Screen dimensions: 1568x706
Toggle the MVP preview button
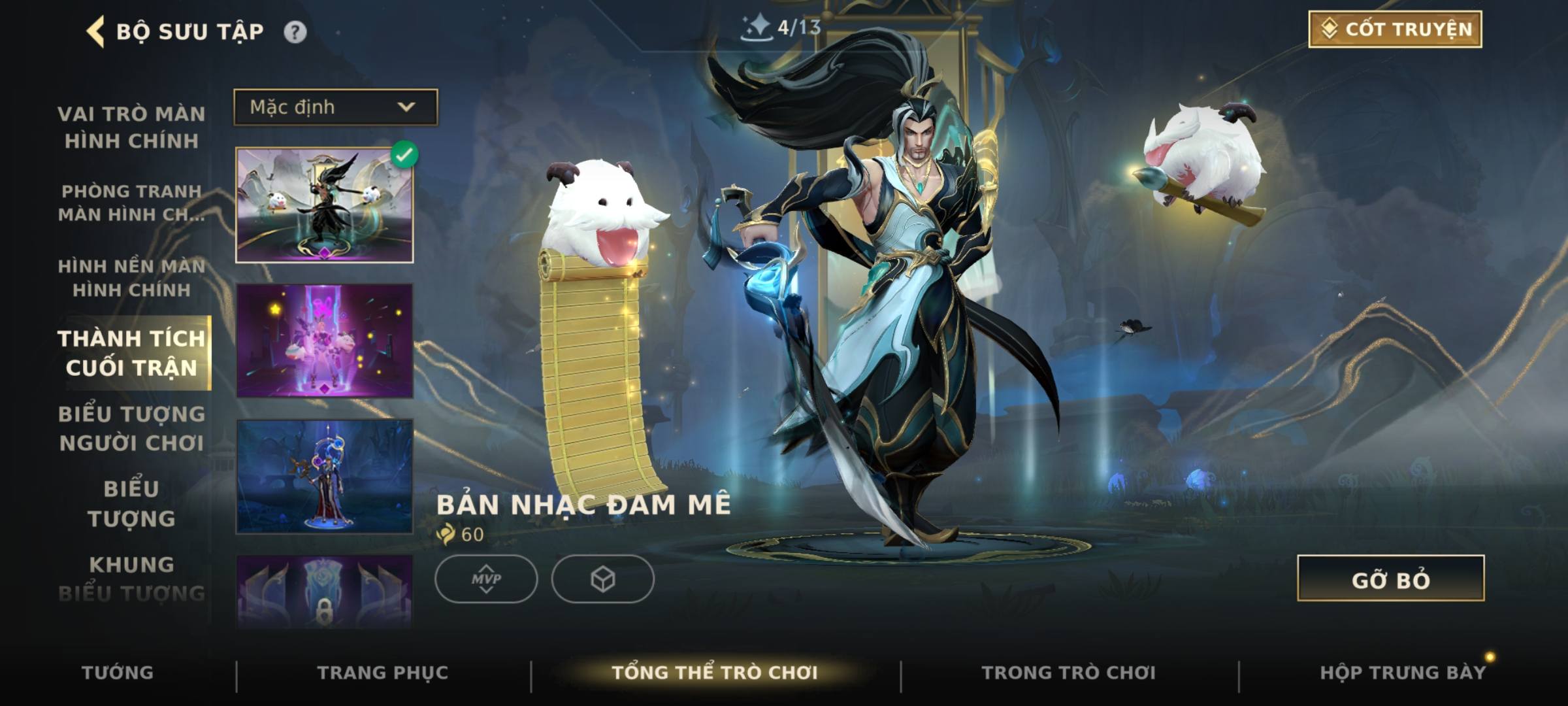pyautogui.click(x=486, y=579)
